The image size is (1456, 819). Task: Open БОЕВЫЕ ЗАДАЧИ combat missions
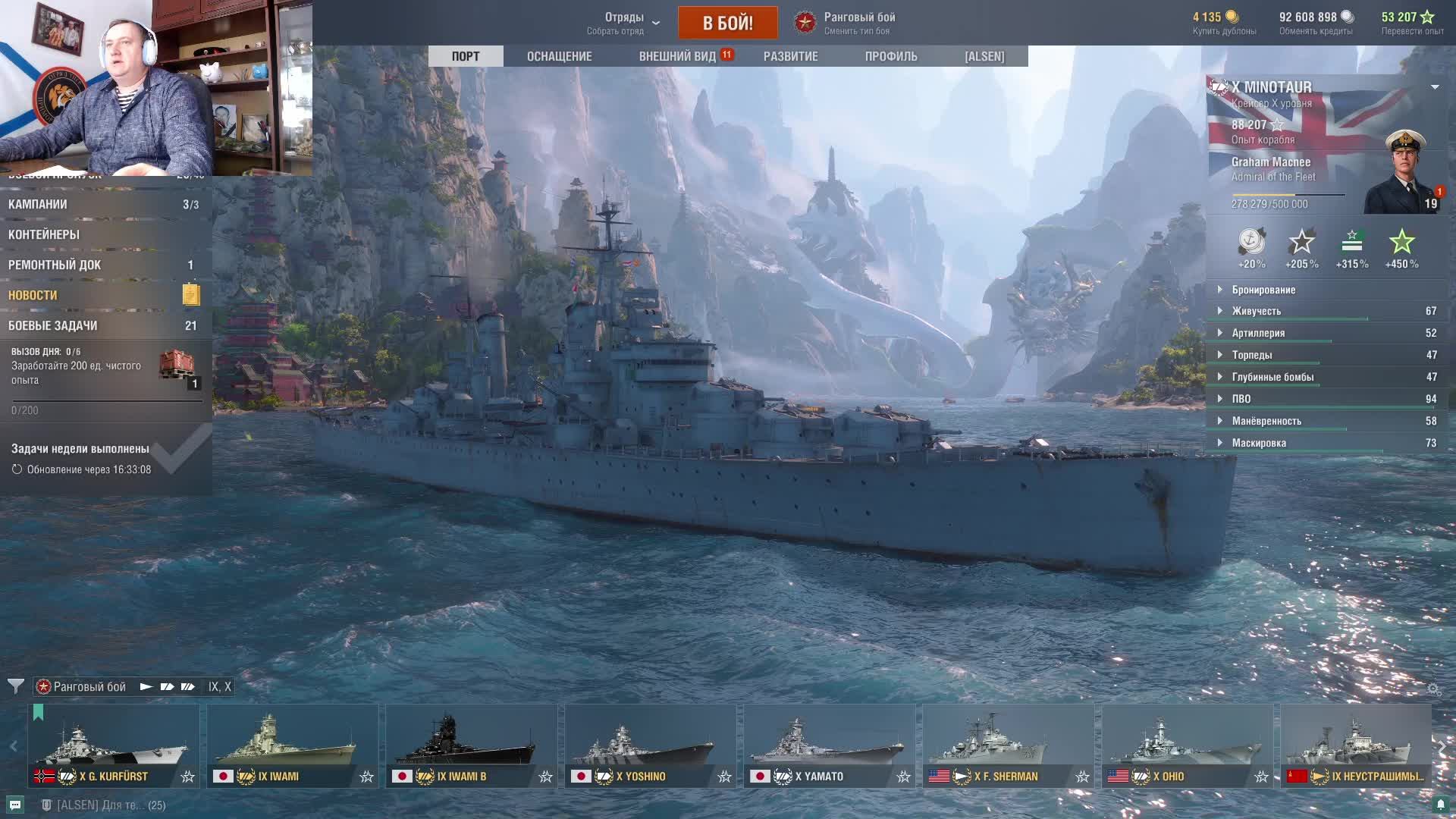53,325
